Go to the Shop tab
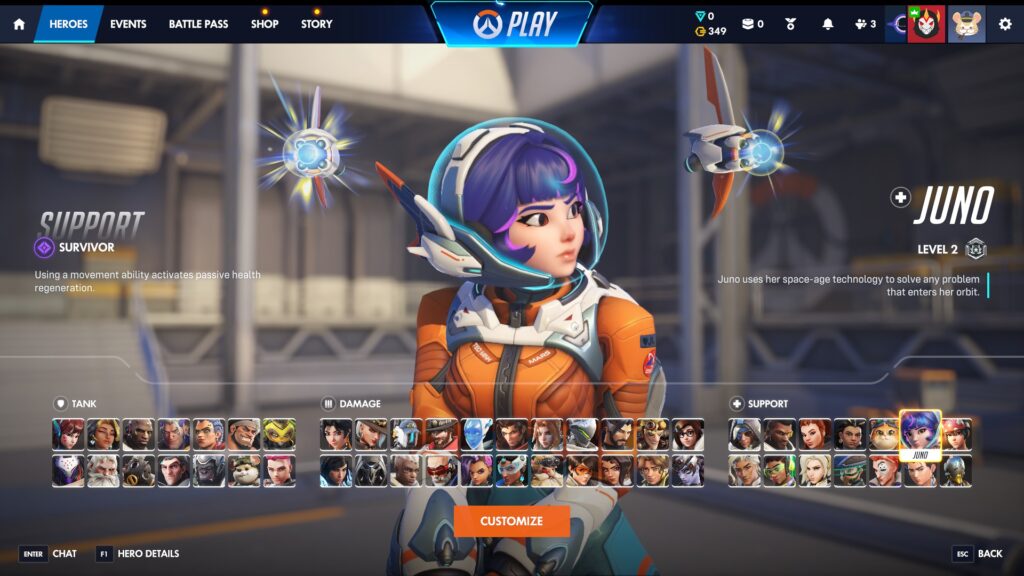 [x=265, y=24]
